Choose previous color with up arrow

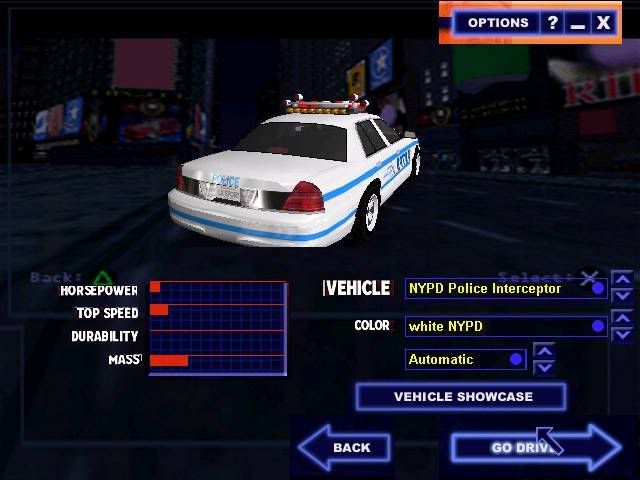pos(622,318)
